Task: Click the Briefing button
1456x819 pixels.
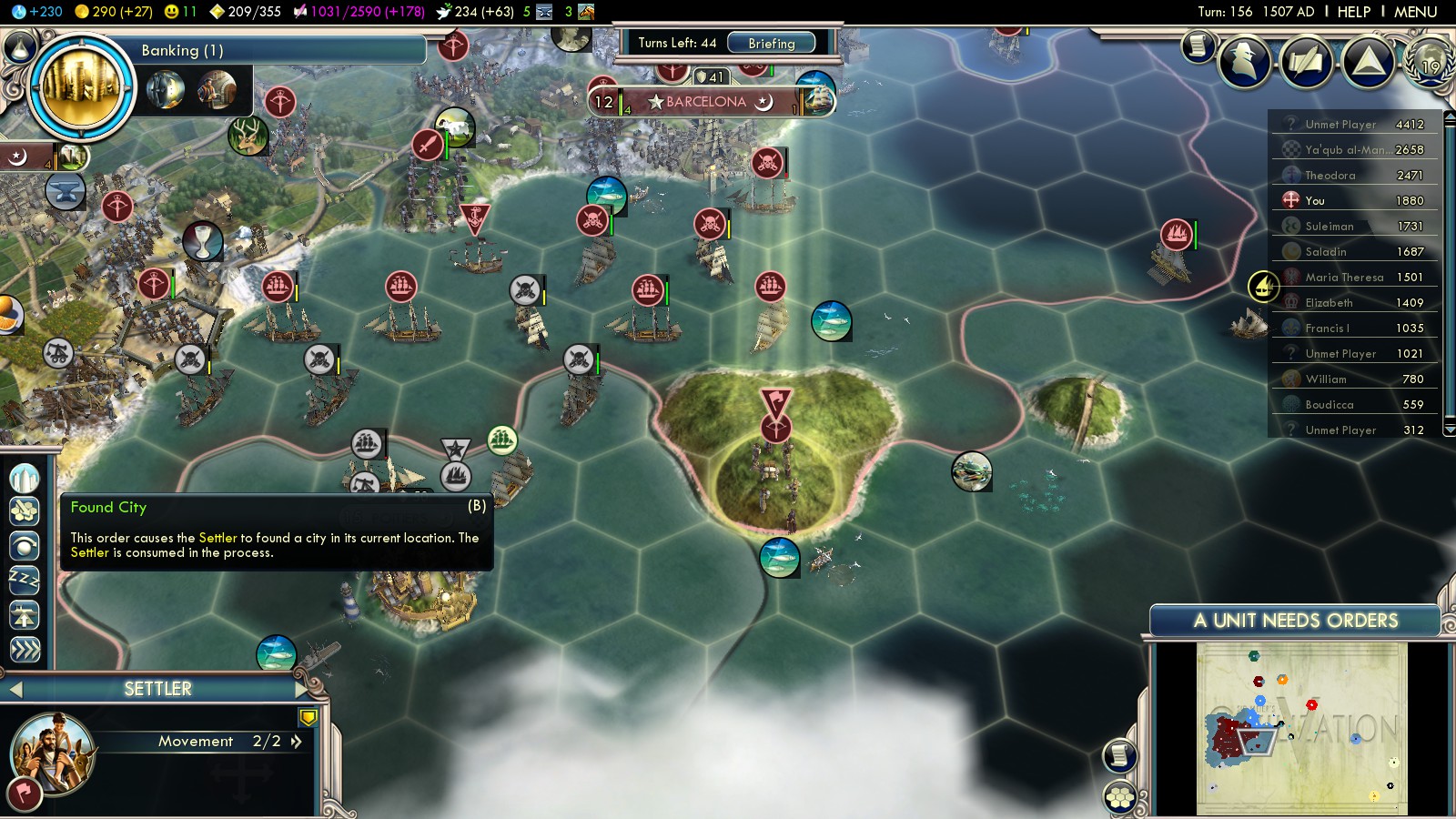Action: pyautogui.click(x=771, y=43)
